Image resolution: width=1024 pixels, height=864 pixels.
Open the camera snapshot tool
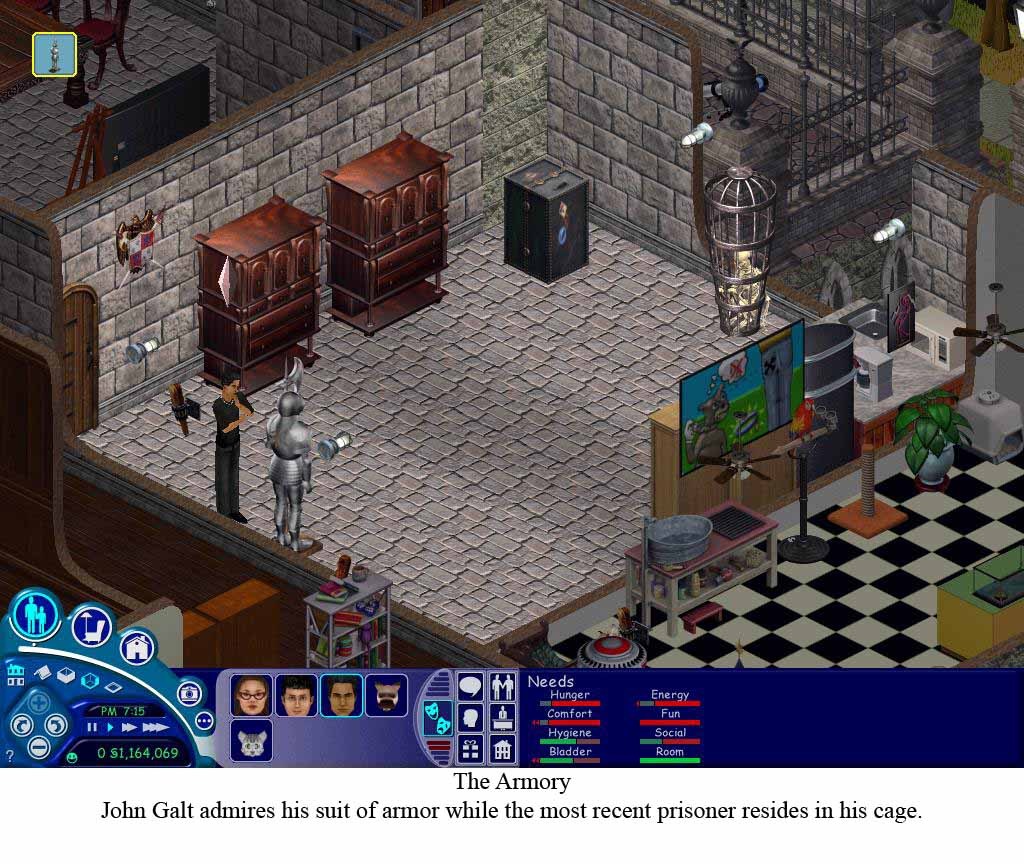[189, 693]
